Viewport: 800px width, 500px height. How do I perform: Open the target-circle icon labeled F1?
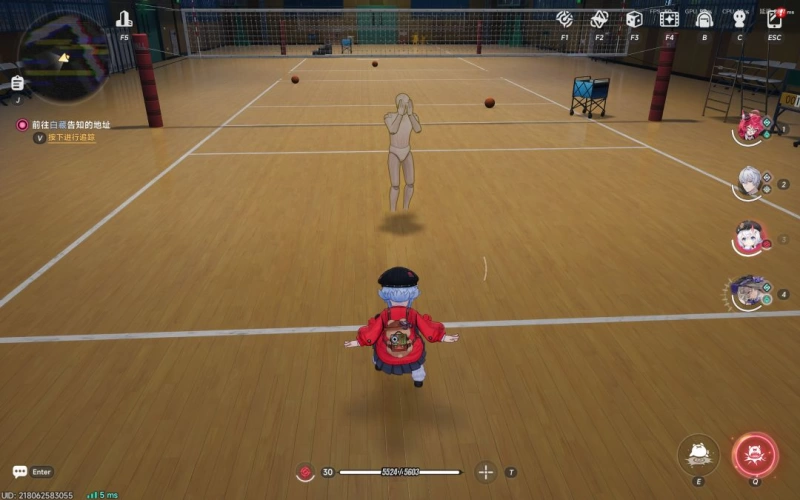(565, 19)
